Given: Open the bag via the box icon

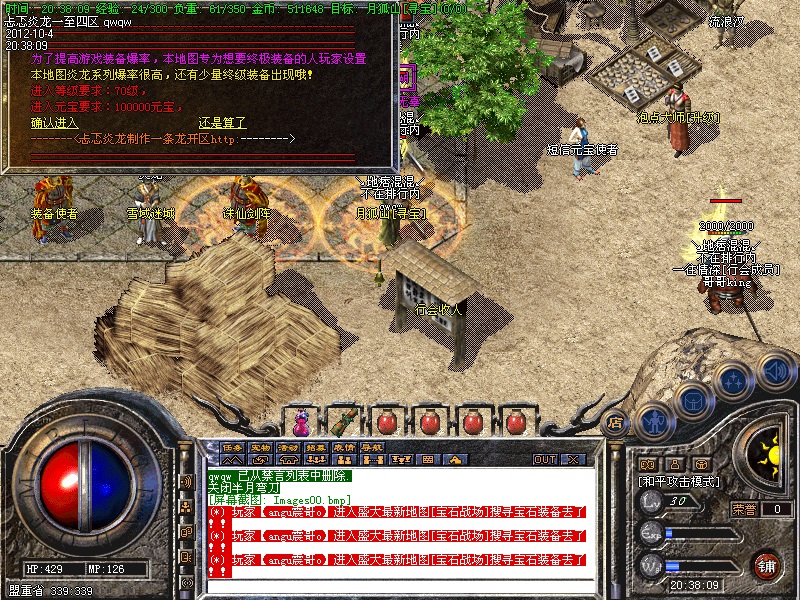Looking at the screenshot, I should tap(691, 400).
